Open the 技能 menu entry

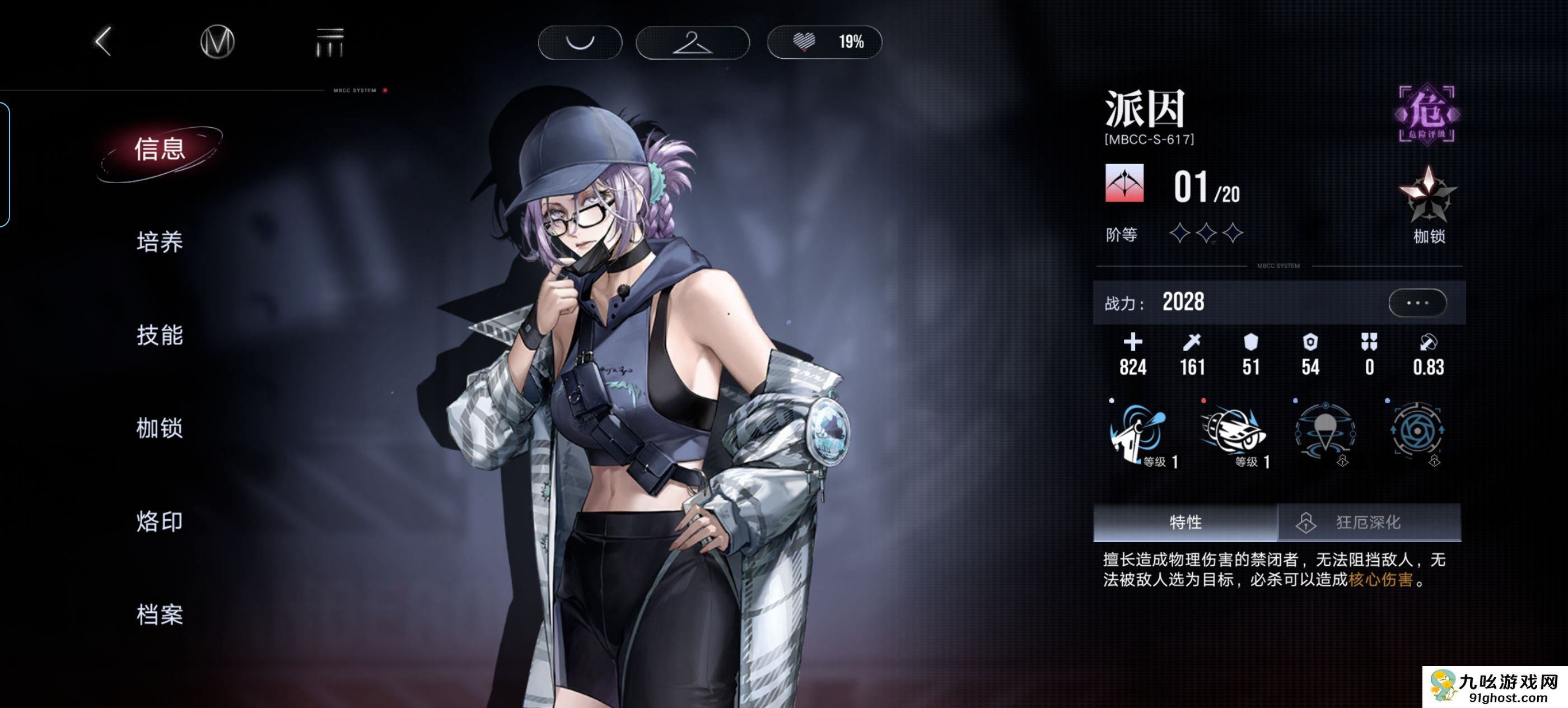pos(160,336)
